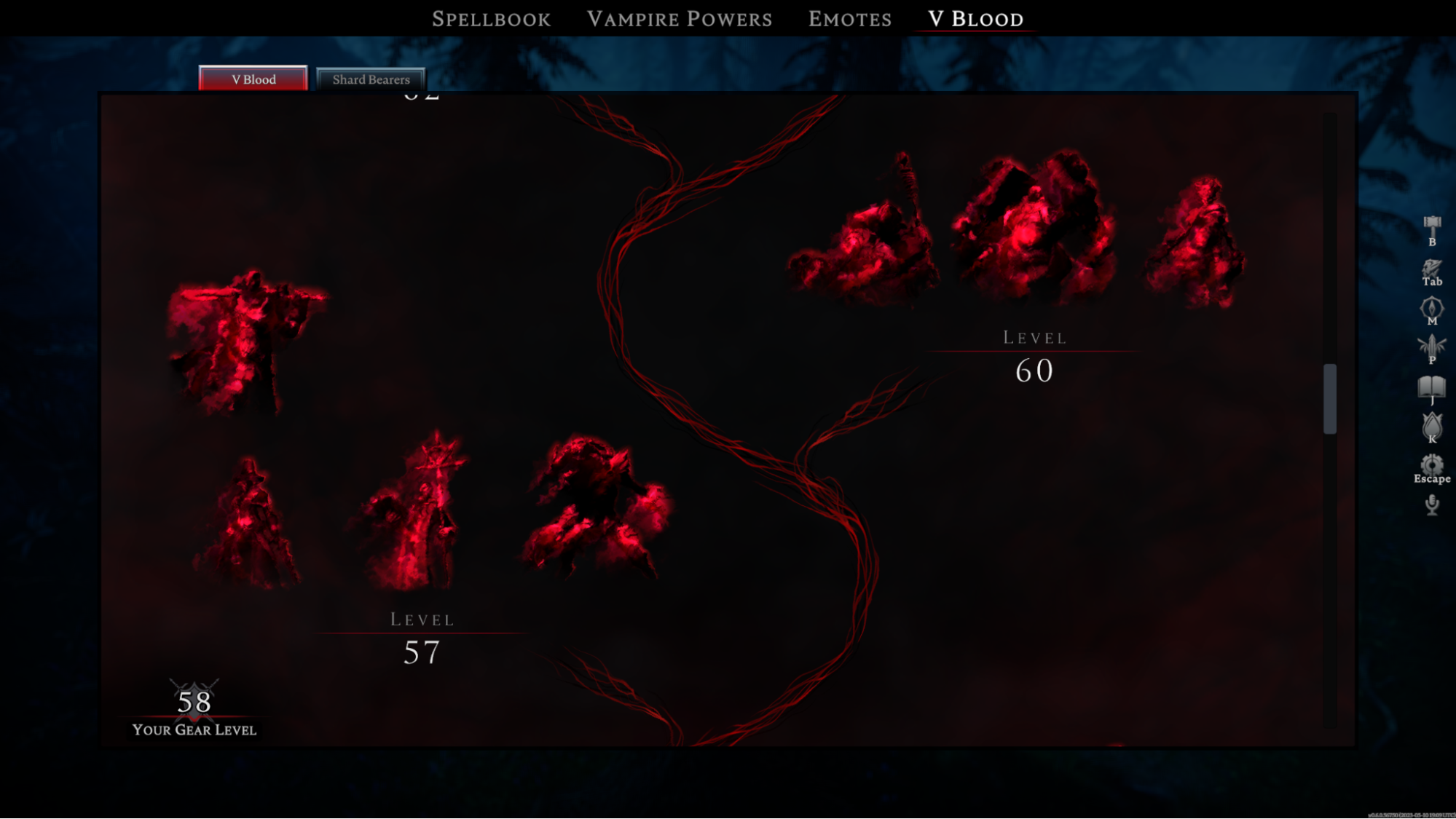Show the Shard Bearers list
The image size is (1456, 819).
click(x=371, y=79)
